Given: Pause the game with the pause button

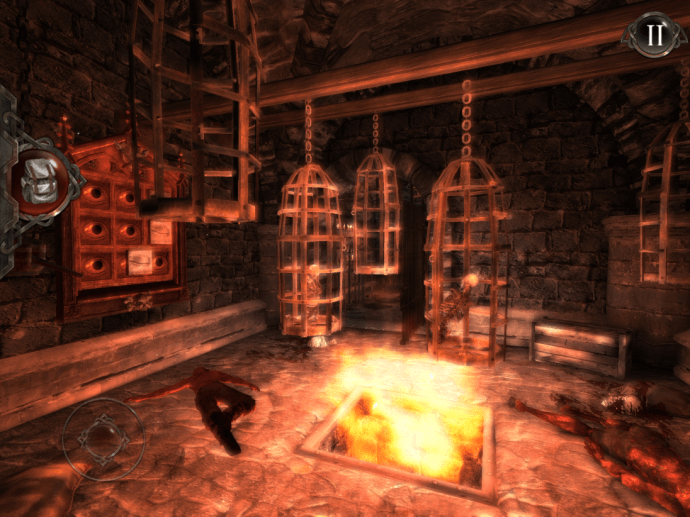Looking at the screenshot, I should [x=654, y=36].
